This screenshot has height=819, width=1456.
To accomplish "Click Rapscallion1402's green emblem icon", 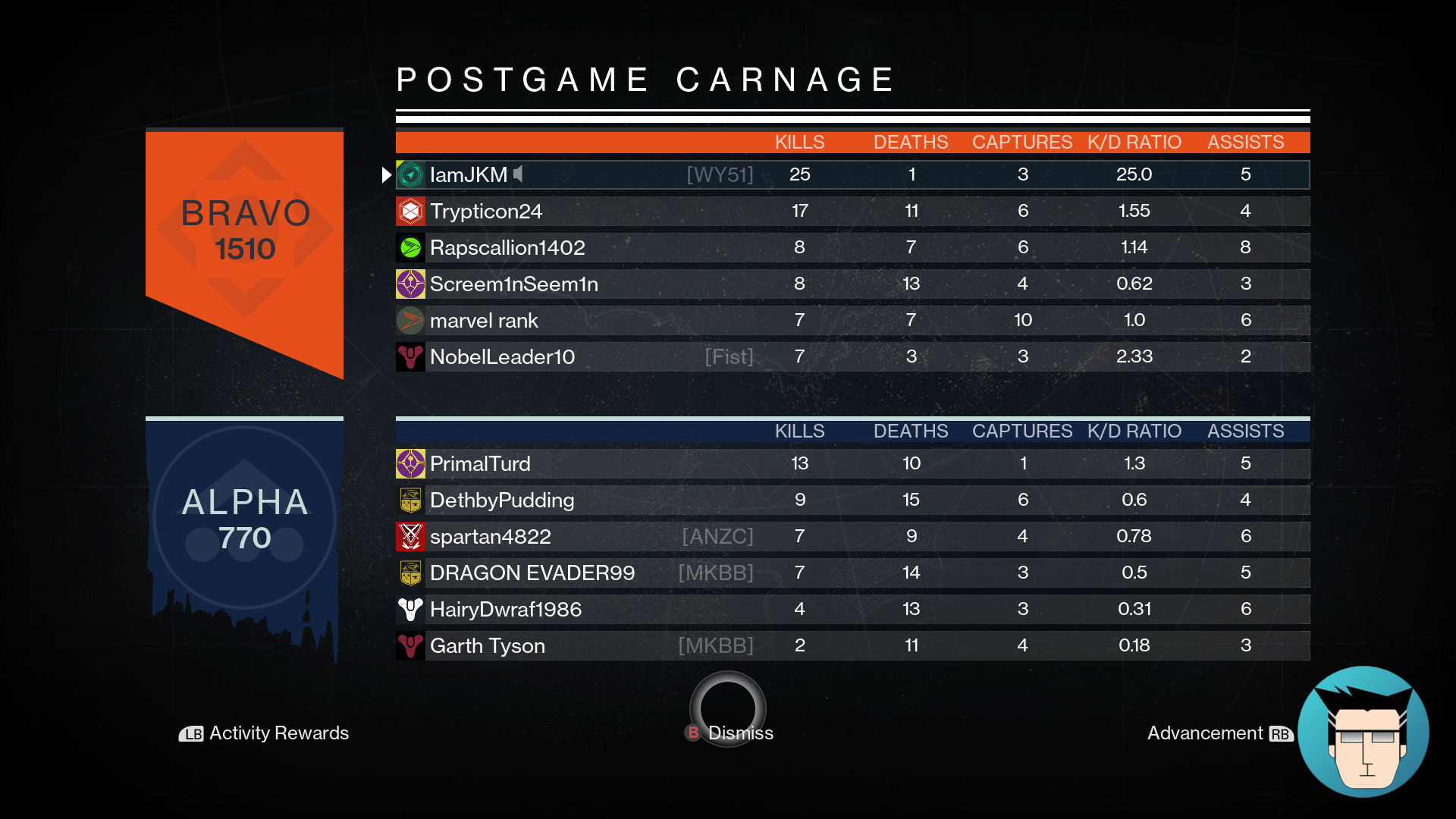I will [x=409, y=247].
